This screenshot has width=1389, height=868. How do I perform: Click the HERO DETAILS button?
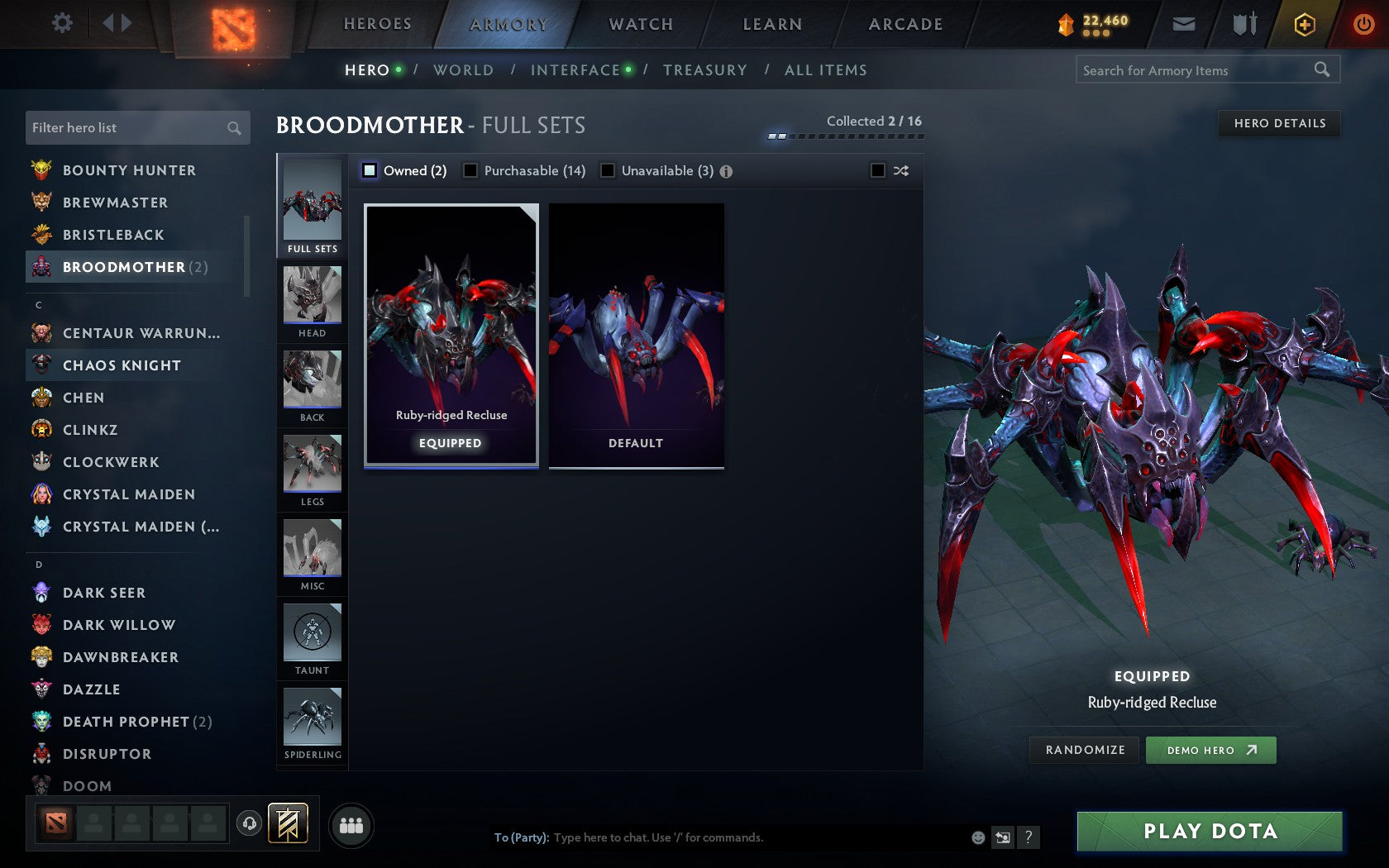[x=1279, y=123]
